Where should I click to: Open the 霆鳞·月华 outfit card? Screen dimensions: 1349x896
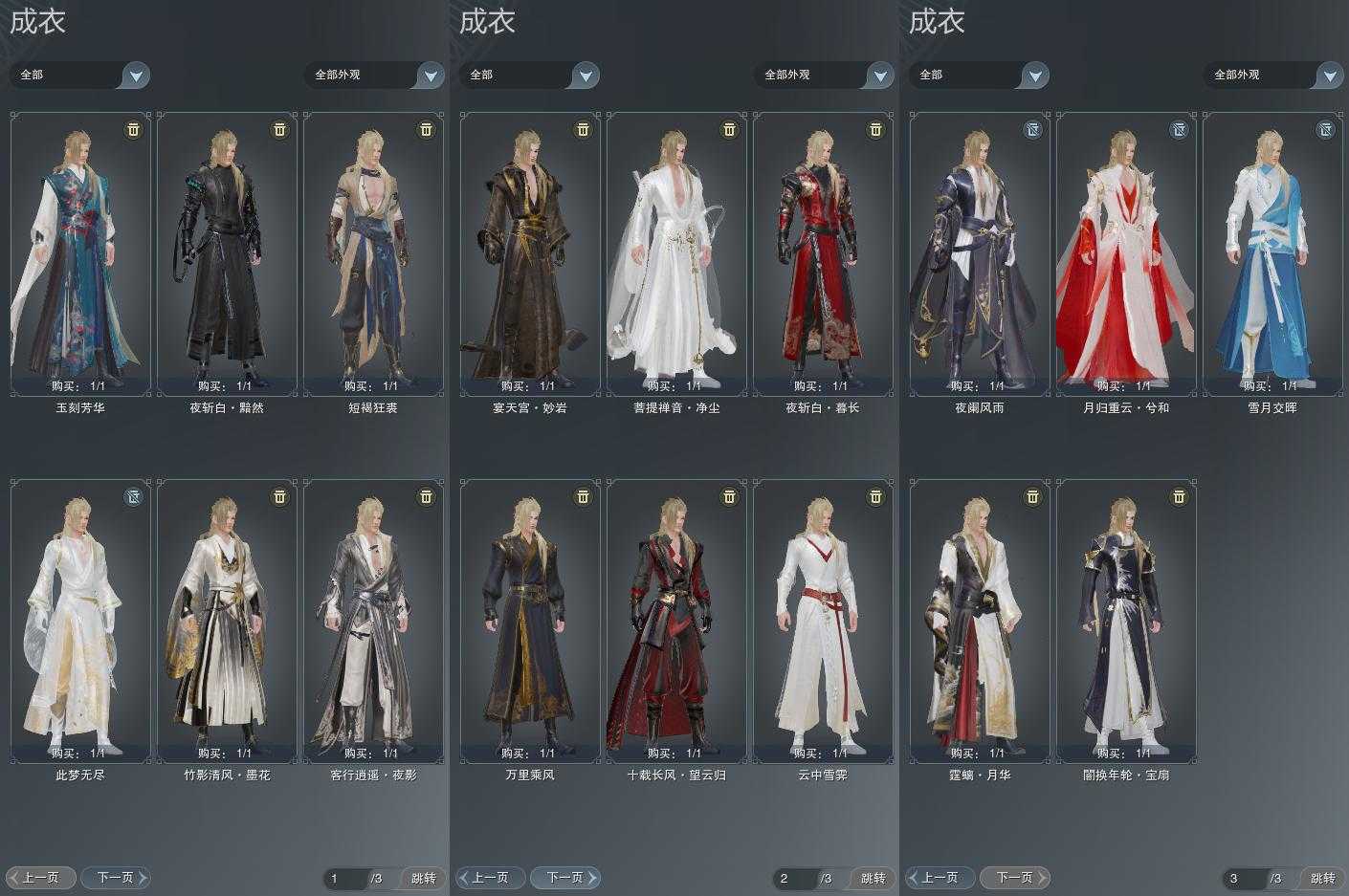pyautogui.click(x=980, y=621)
